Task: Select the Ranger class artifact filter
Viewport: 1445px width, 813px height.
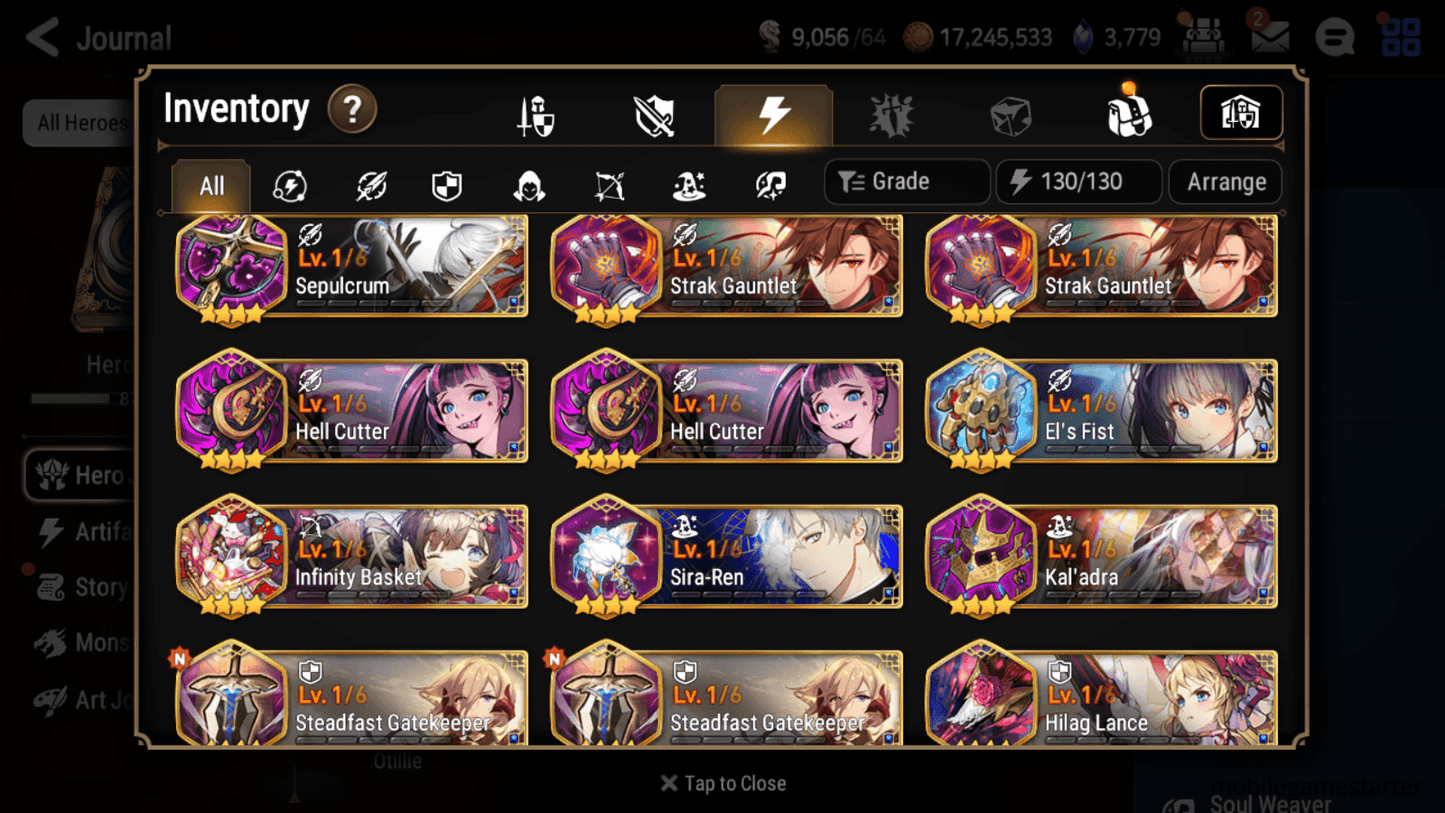Action: coord(610,184)
